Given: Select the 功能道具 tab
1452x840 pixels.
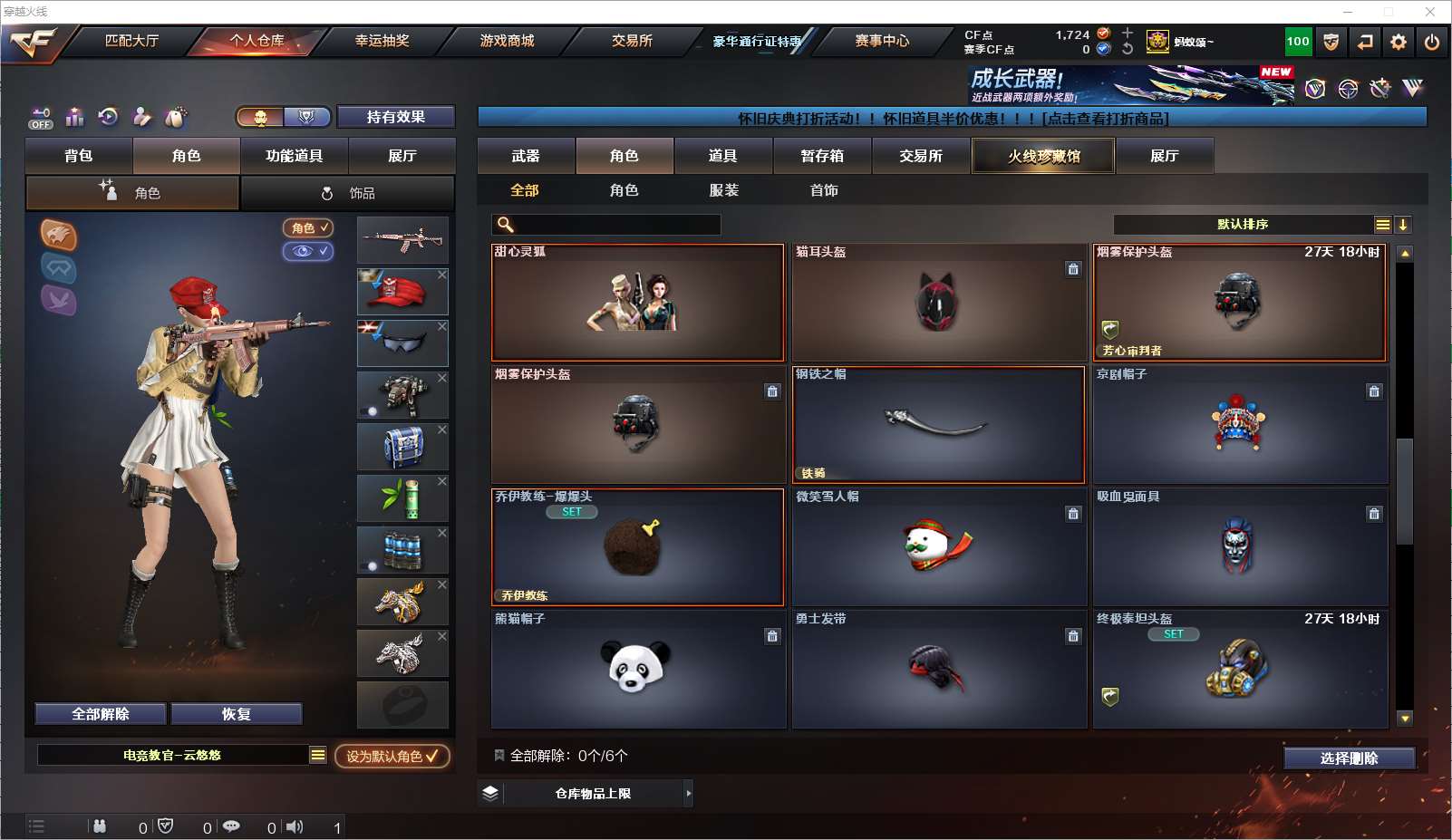Looking at the screenshot, I should pos(294,156).
